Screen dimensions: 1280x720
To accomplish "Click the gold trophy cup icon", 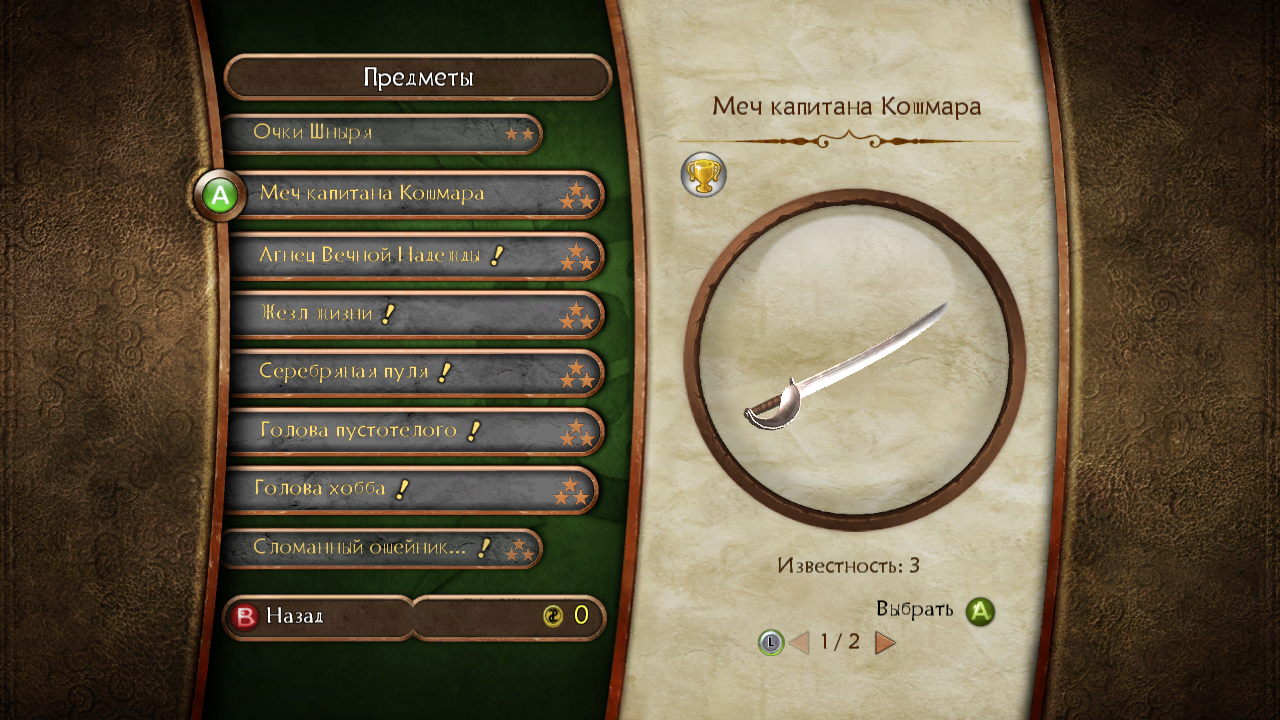I will (x=703, y=175).
